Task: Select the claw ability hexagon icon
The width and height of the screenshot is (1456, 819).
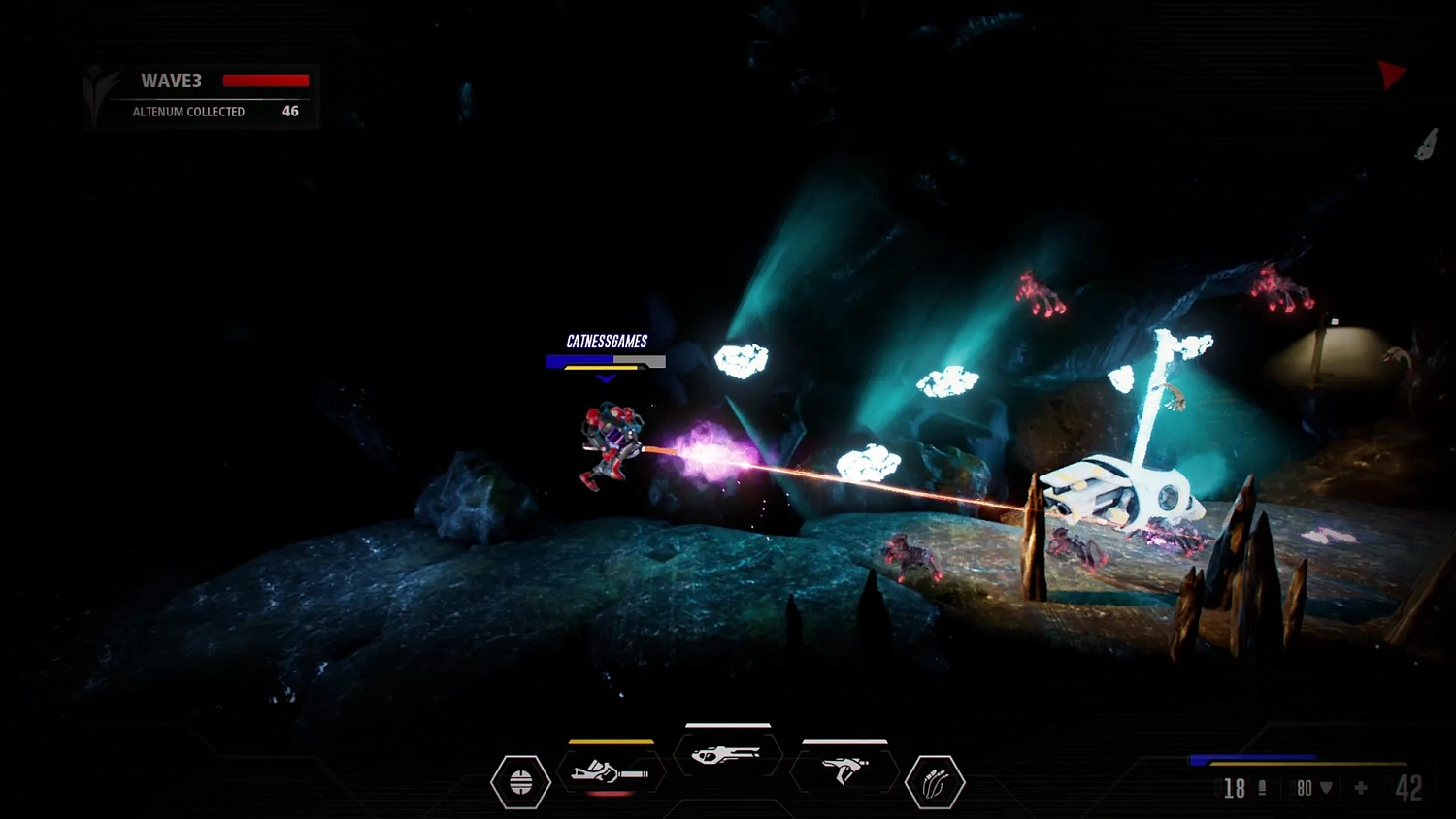Action: (x=933, y=782)
